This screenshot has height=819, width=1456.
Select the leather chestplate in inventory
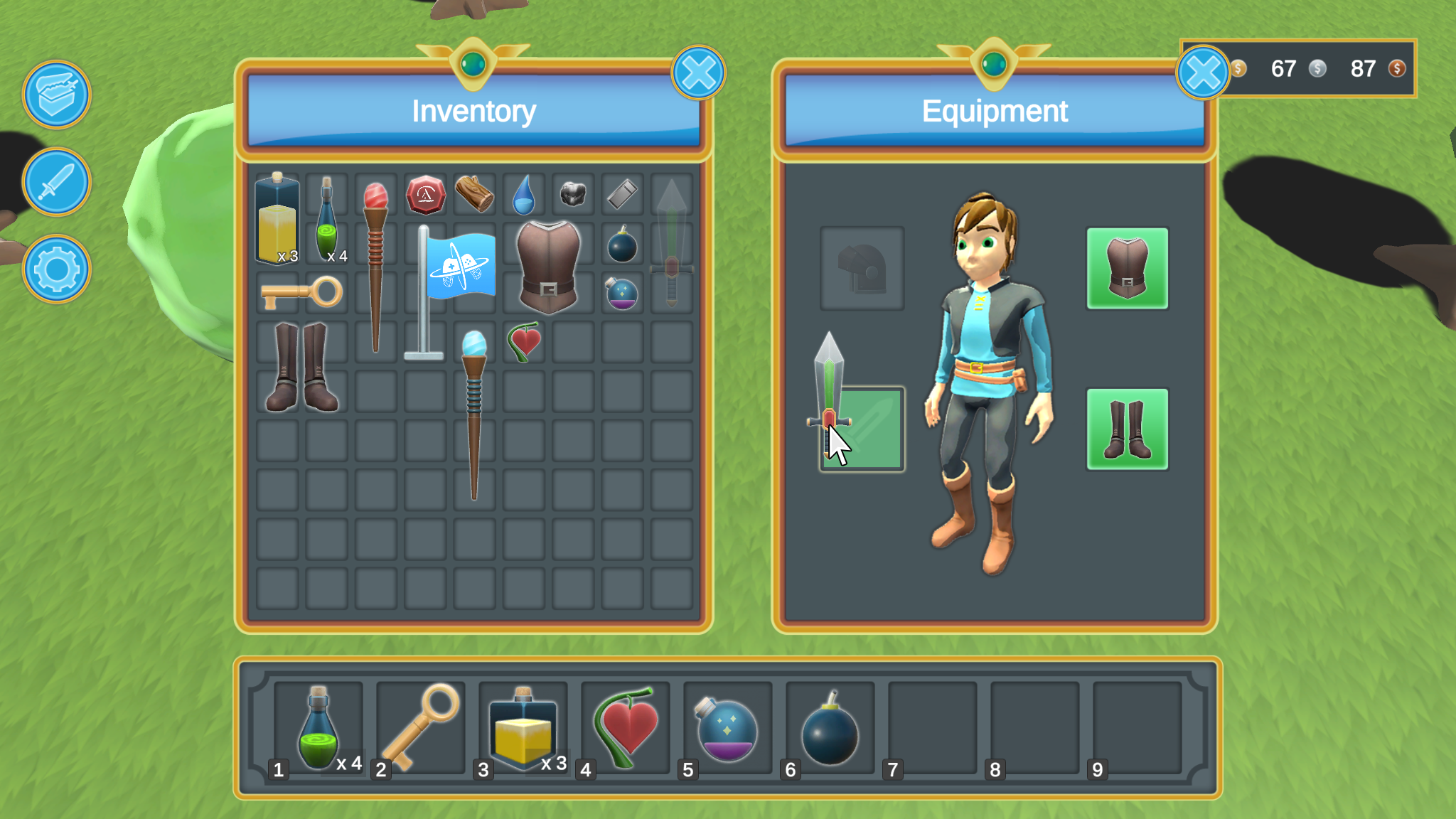pyautogui.click(x=548, y=270)
